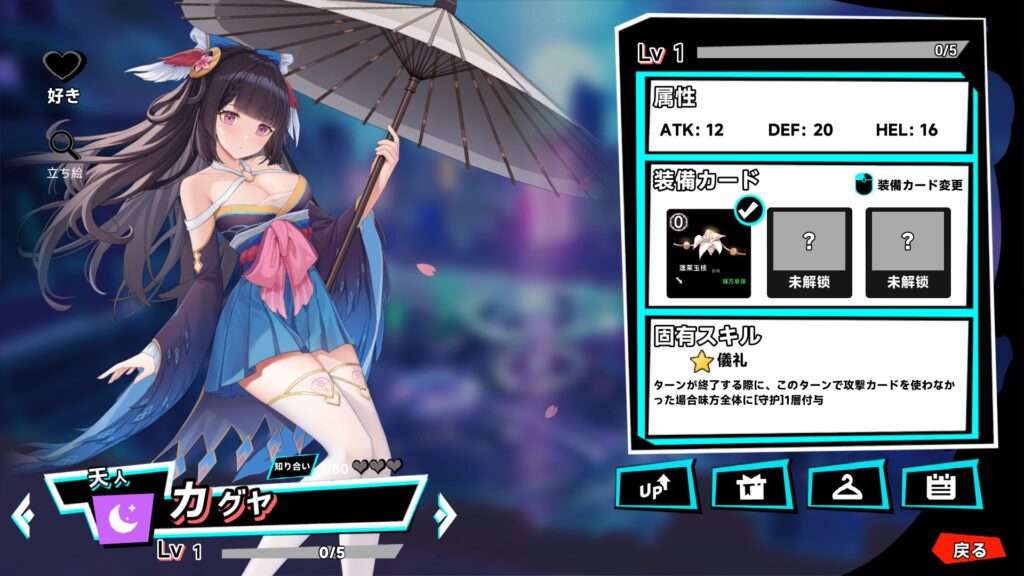
Task: Open the notepad profile button
Action: pos(939,489)
